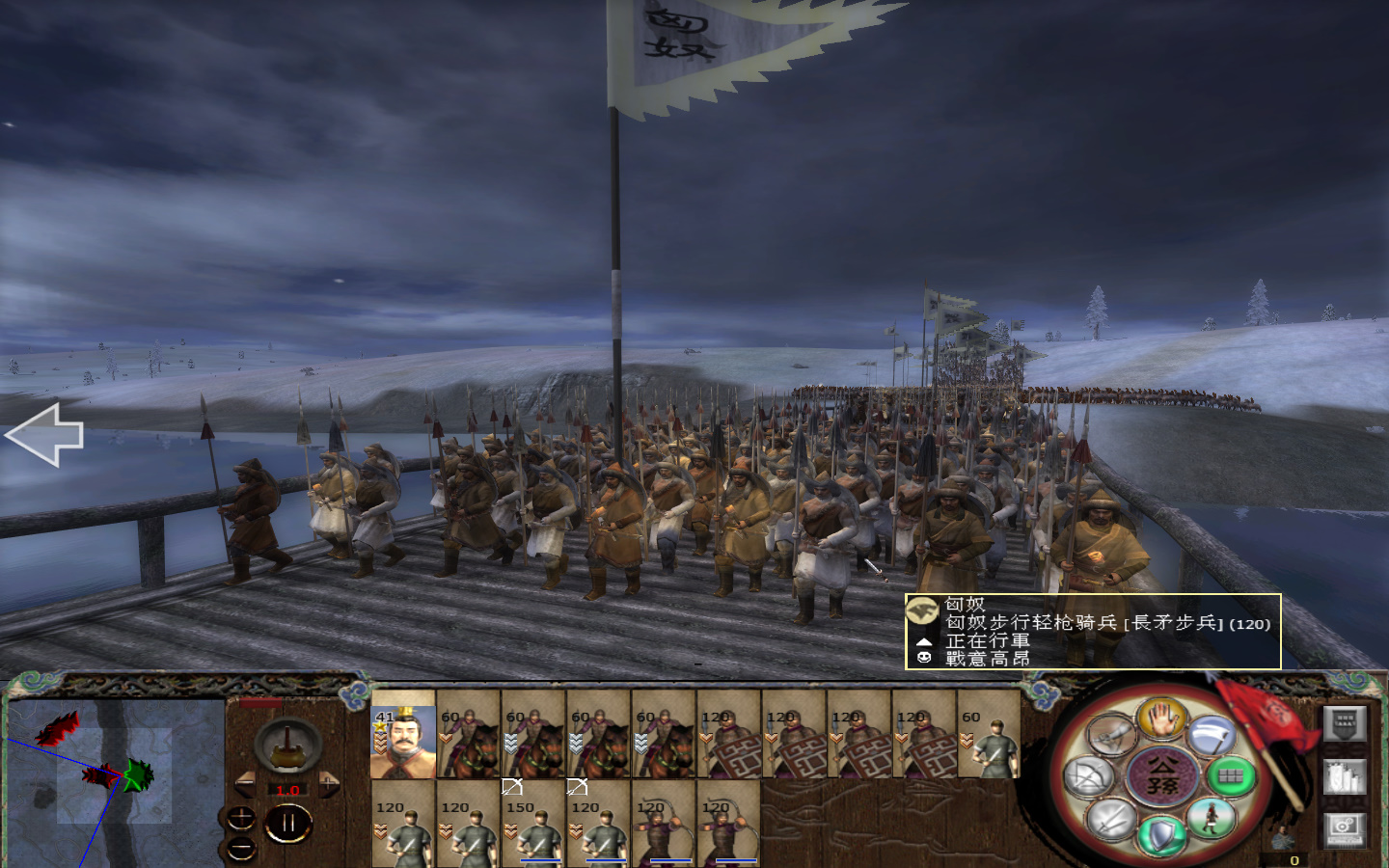Click the banner display button on right panel
This screenshot has height=868, width=1389.
point(1345,724)
